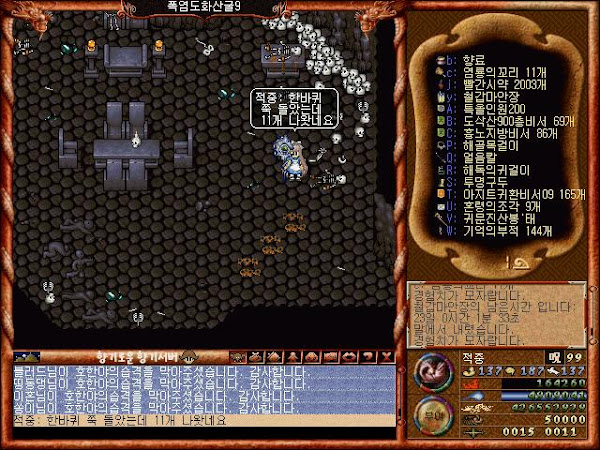The height and width of the screenshot is (450, 600).
Task: Click the chat input line
Action: click(x=200, y=421)
